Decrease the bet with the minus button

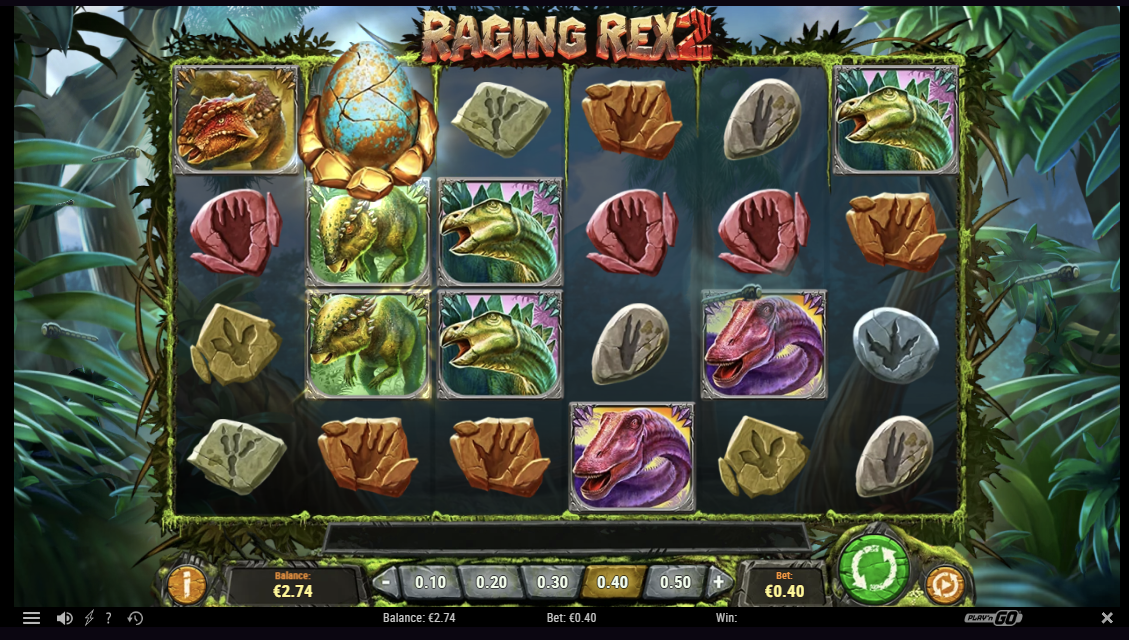[x=387, y=582]
